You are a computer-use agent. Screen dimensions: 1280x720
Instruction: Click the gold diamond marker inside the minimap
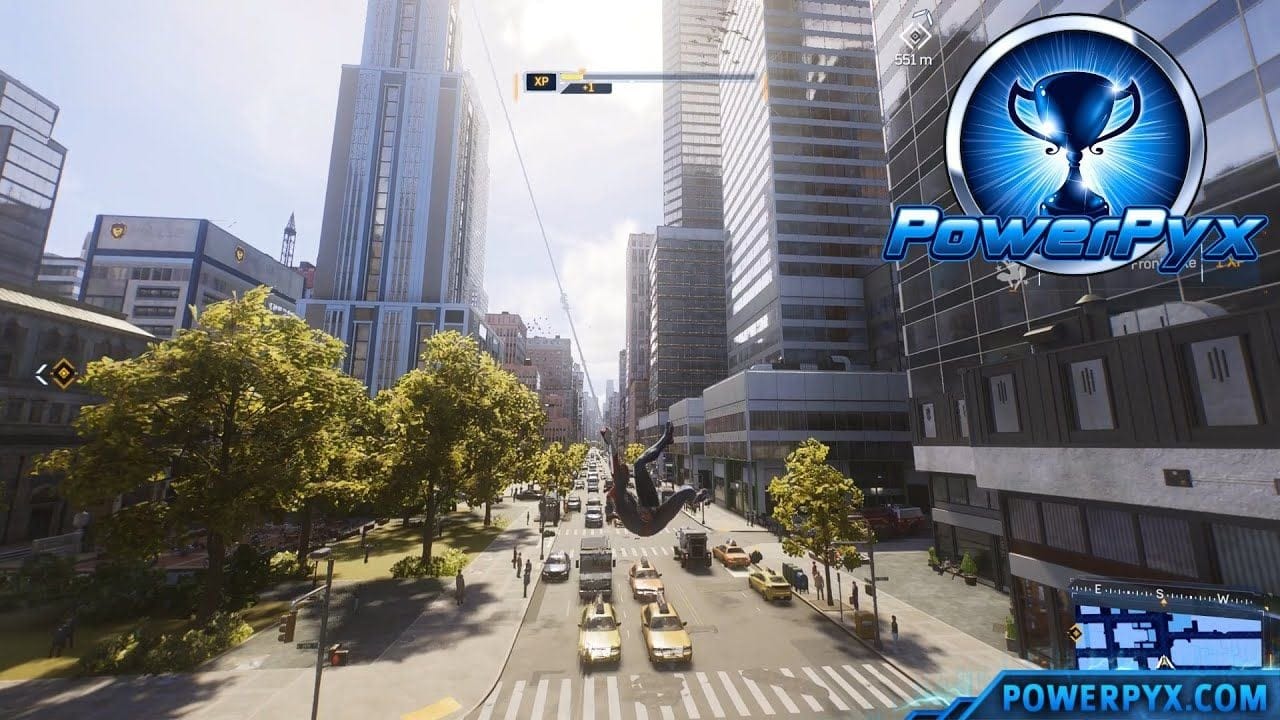click(1075, 632)
